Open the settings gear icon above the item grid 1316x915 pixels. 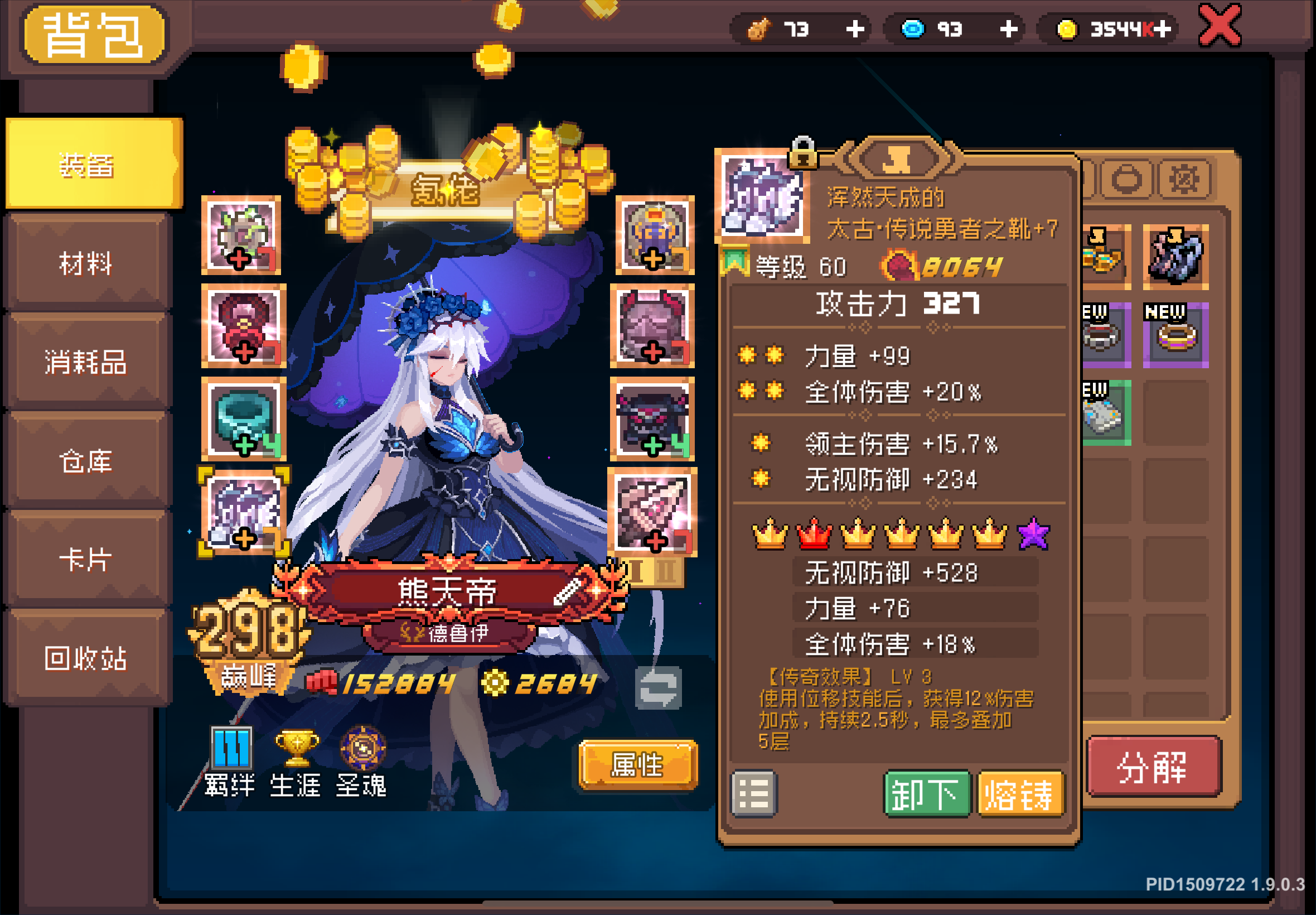point(1185,179)
